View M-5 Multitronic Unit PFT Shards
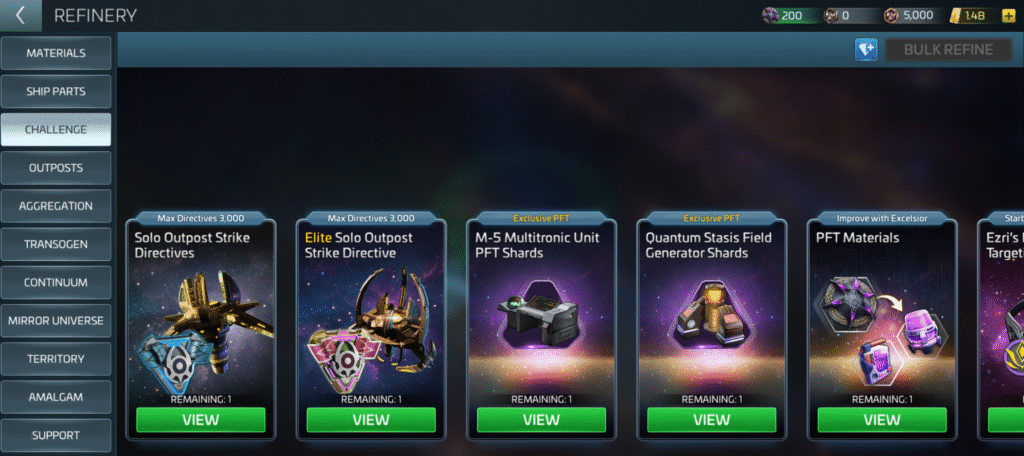Viewport: 1024px width, 456px height. (x=541, y=420)
